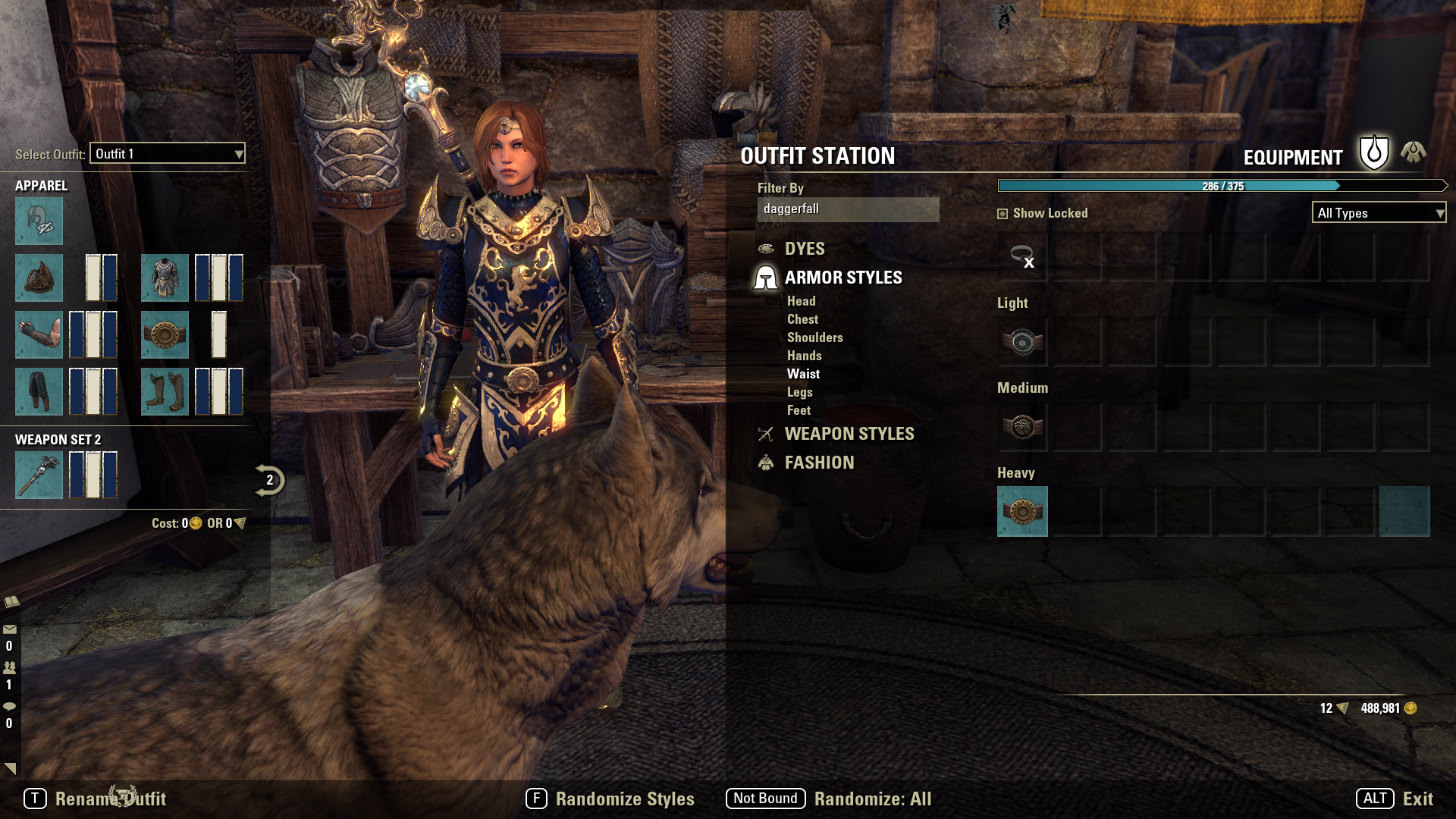Select the staff weapon outfit slot
Image resolution: width=1456 pixels, height=819 pixels.
(x=39, y=475)
